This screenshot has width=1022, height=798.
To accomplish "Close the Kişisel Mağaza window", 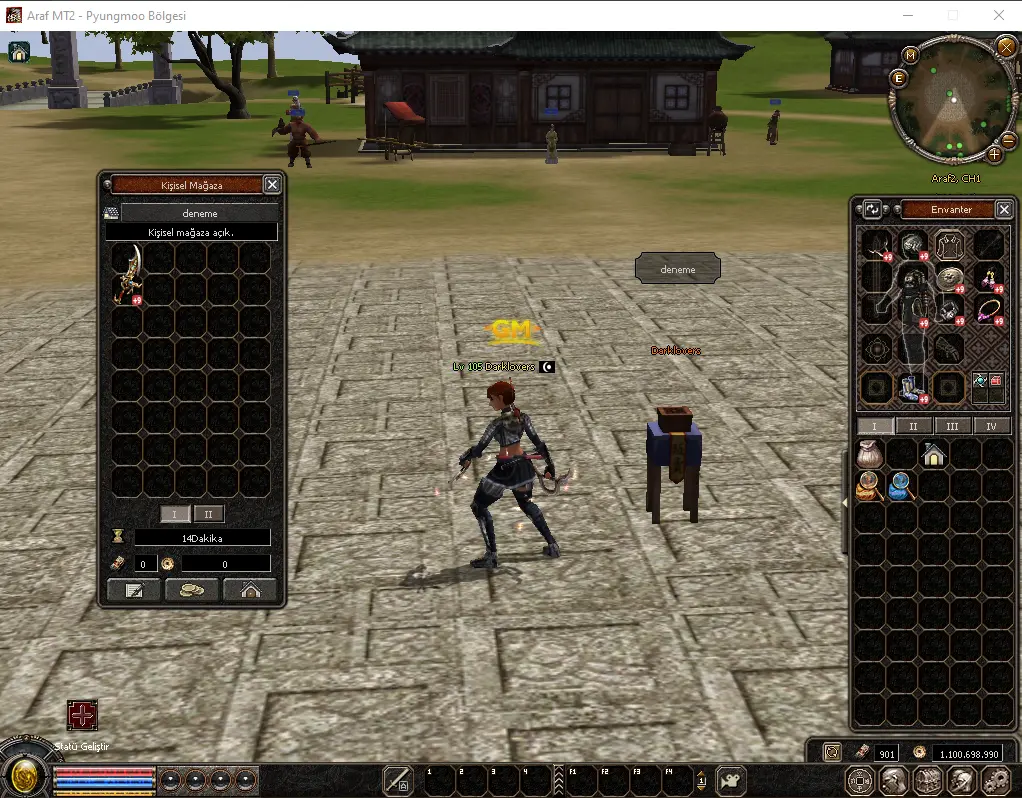I will [x=272, y=185].
